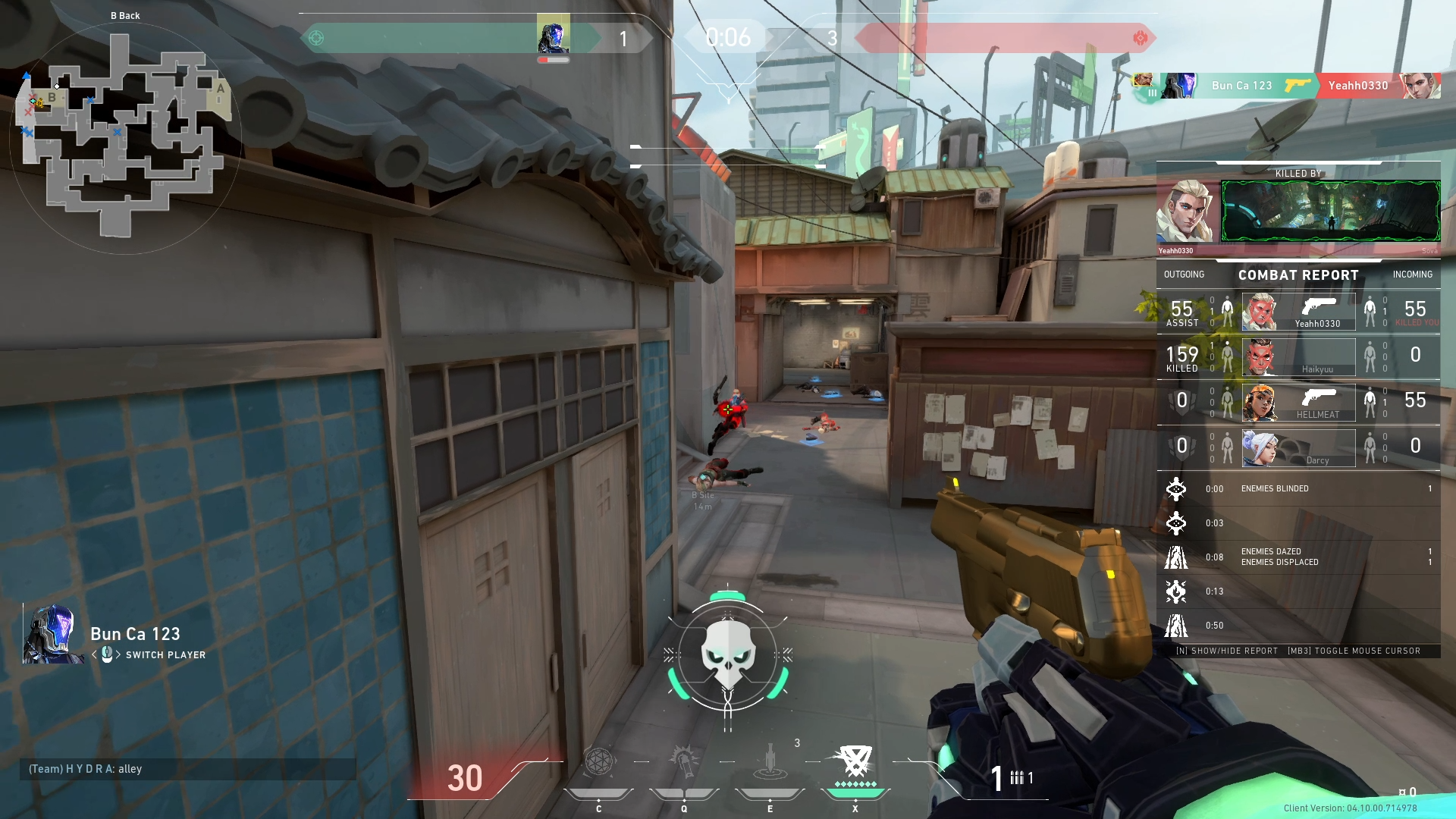
Task: Click the teammate agent portrait in top bar
Action: pos(553,35)
